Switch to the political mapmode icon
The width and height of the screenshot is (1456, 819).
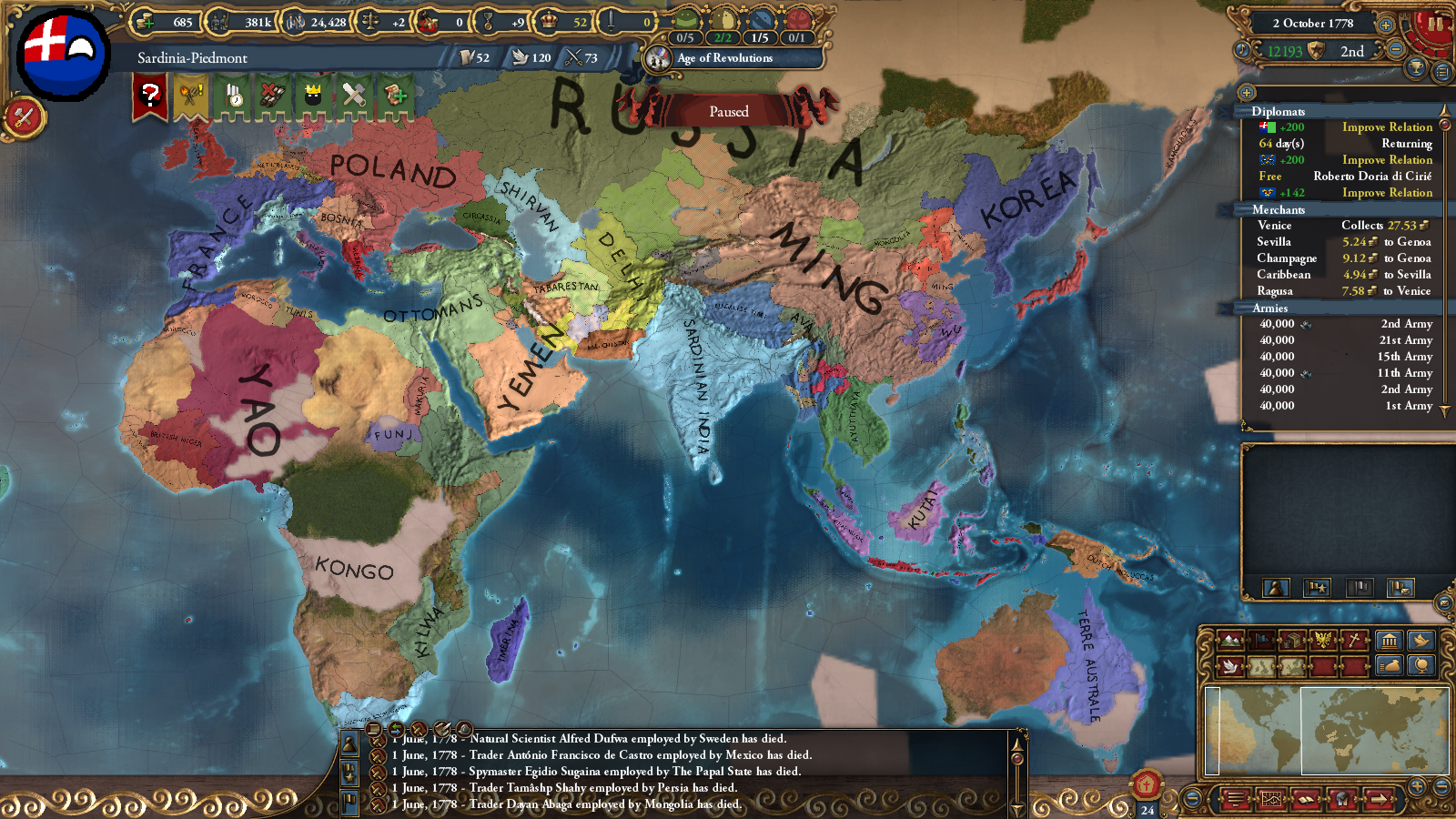1263,640
